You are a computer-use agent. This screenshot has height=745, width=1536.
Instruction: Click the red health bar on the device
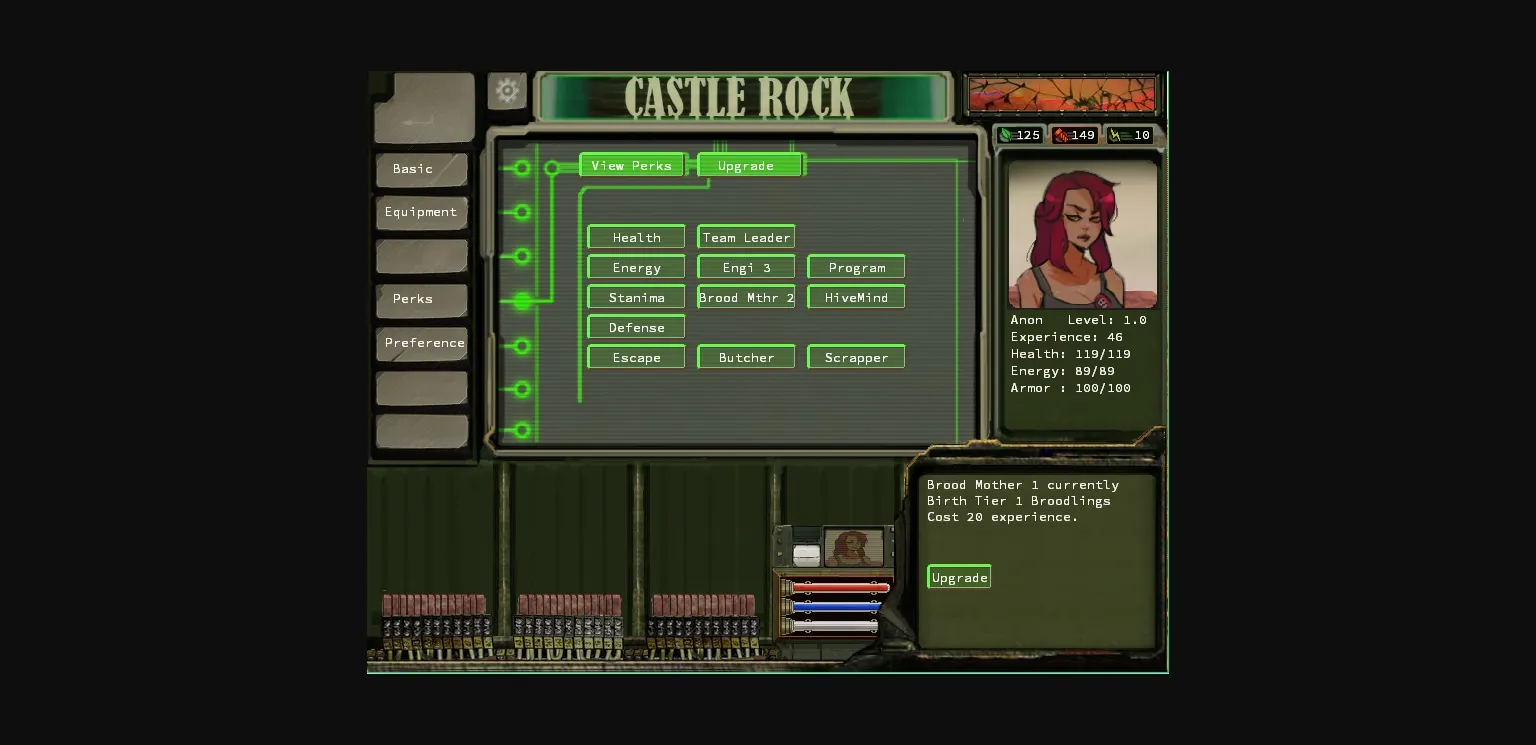click(840, 587)
